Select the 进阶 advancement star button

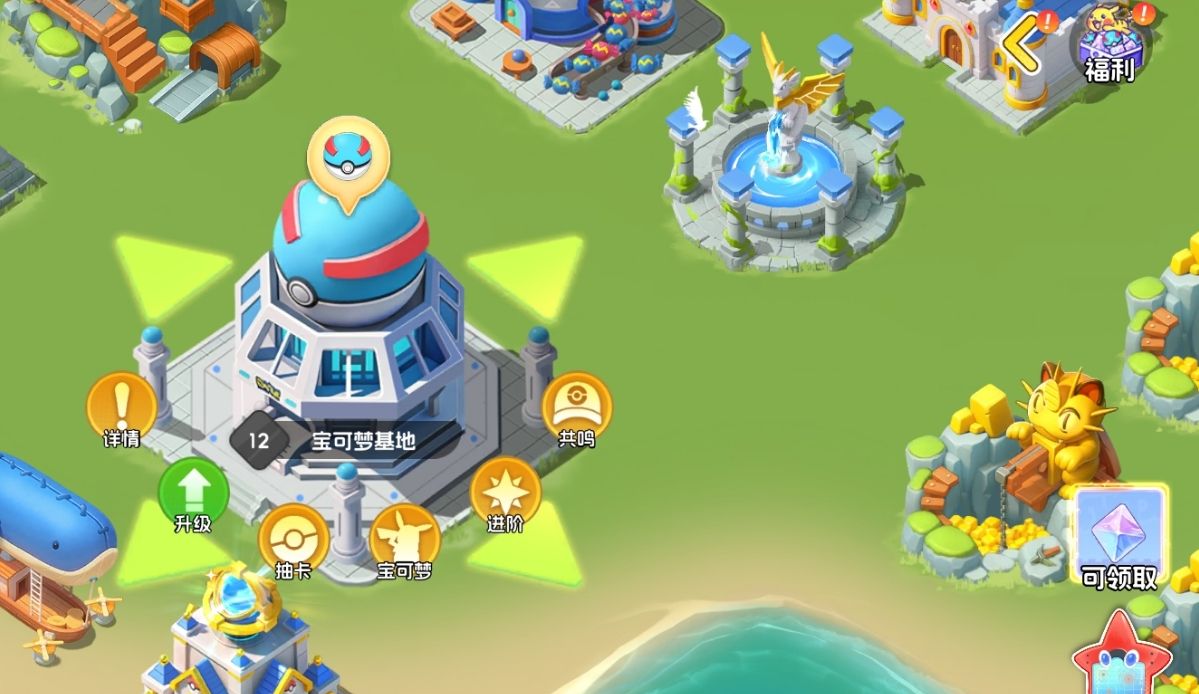tap(505, 492)
